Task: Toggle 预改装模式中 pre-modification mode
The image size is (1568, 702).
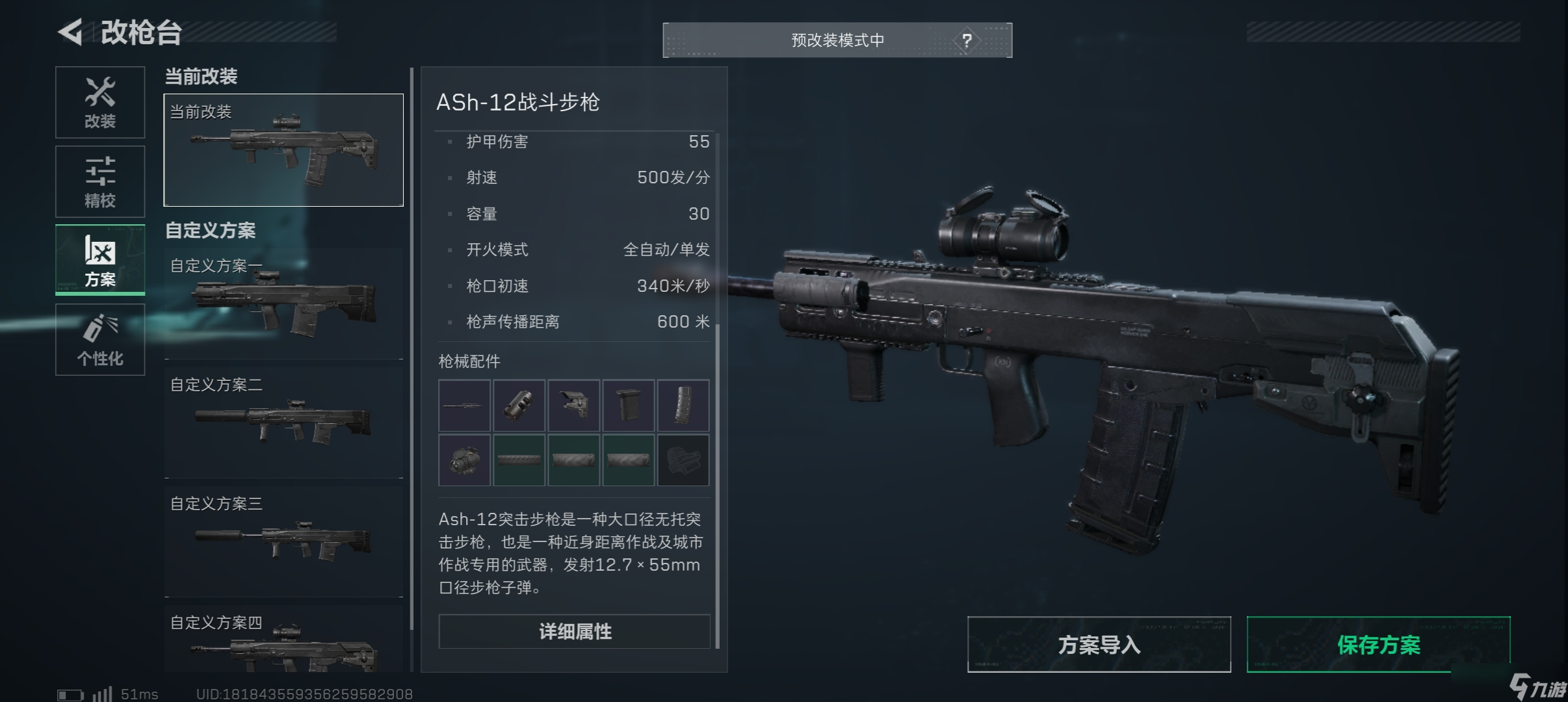Action: tap(837, 40)
